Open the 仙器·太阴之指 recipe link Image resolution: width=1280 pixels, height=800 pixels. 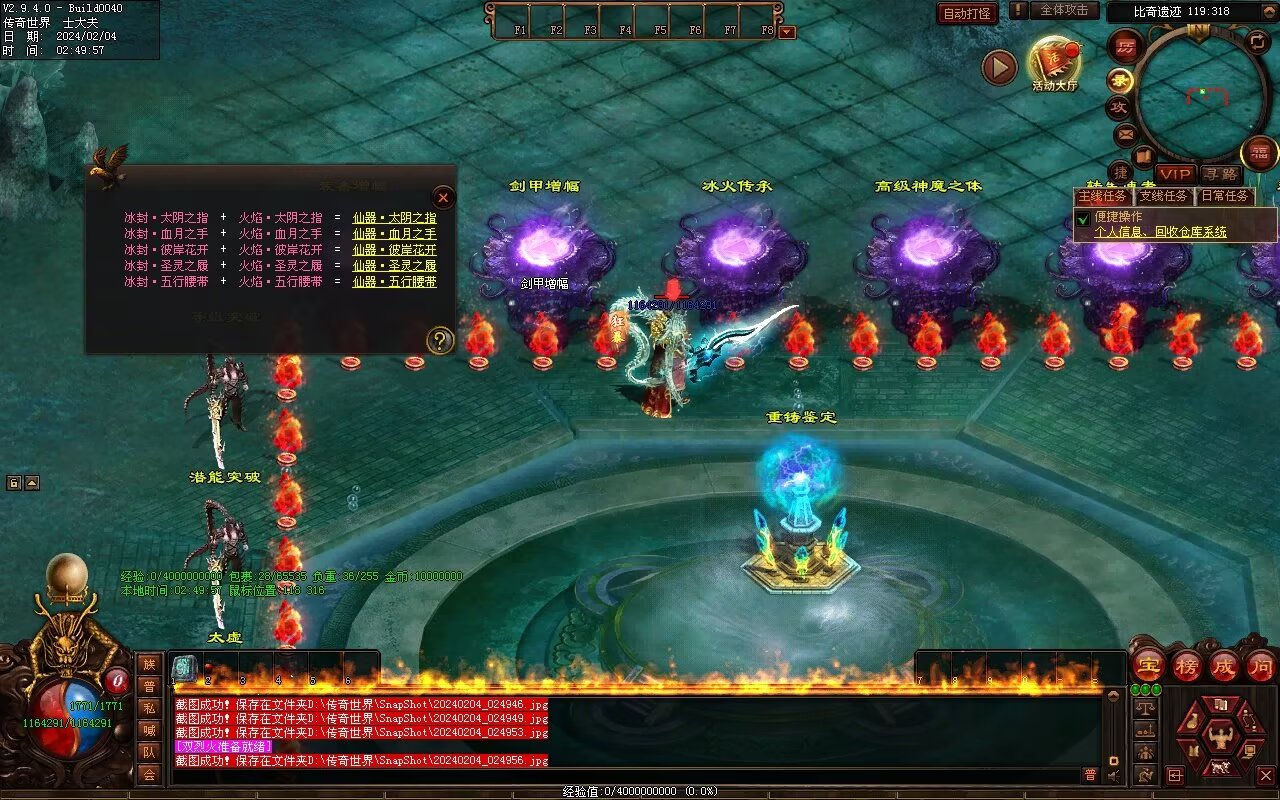click(x=394, y=218)
